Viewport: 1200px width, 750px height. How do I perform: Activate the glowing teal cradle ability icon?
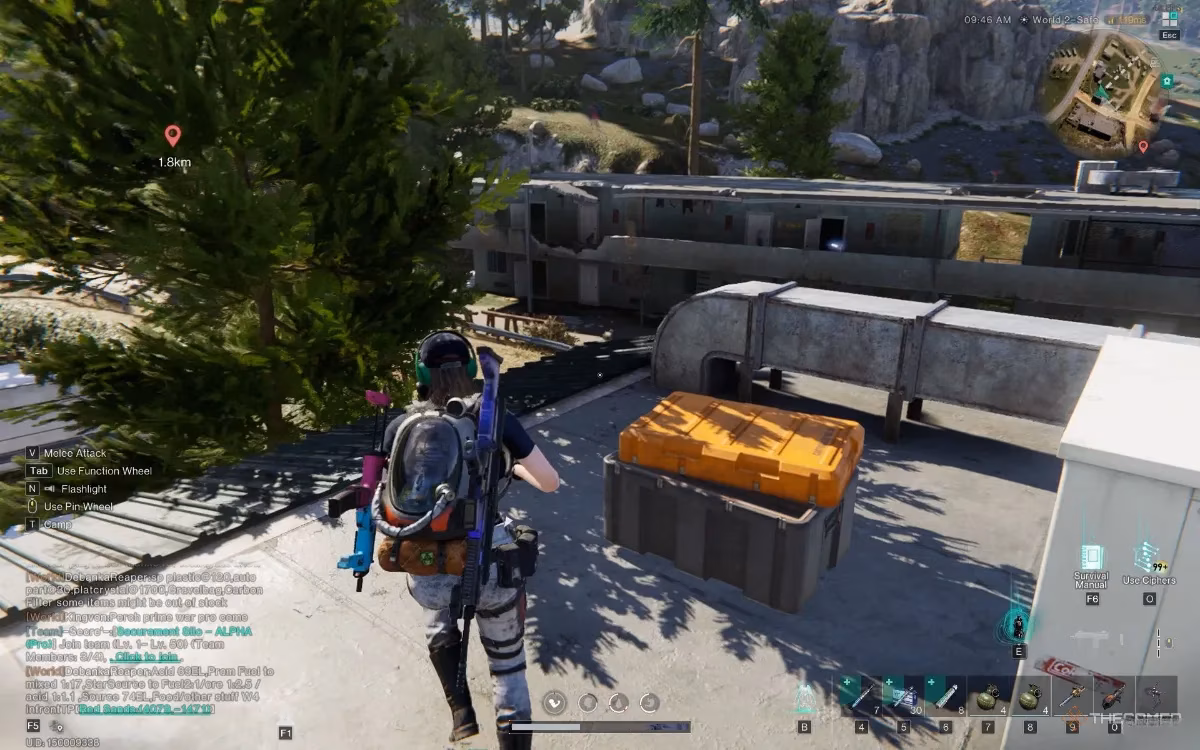click(1018, 625)
